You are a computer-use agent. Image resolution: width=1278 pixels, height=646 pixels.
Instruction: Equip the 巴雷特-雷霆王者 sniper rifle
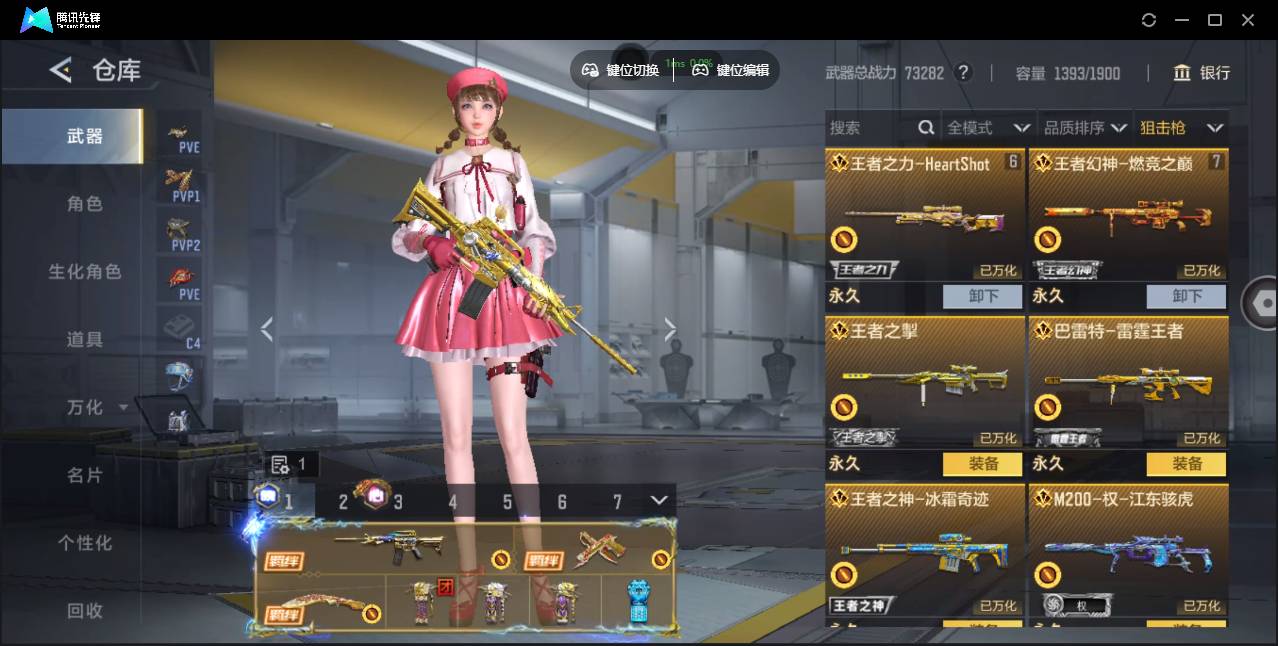pyautogui.click(x=1187, y=464)
